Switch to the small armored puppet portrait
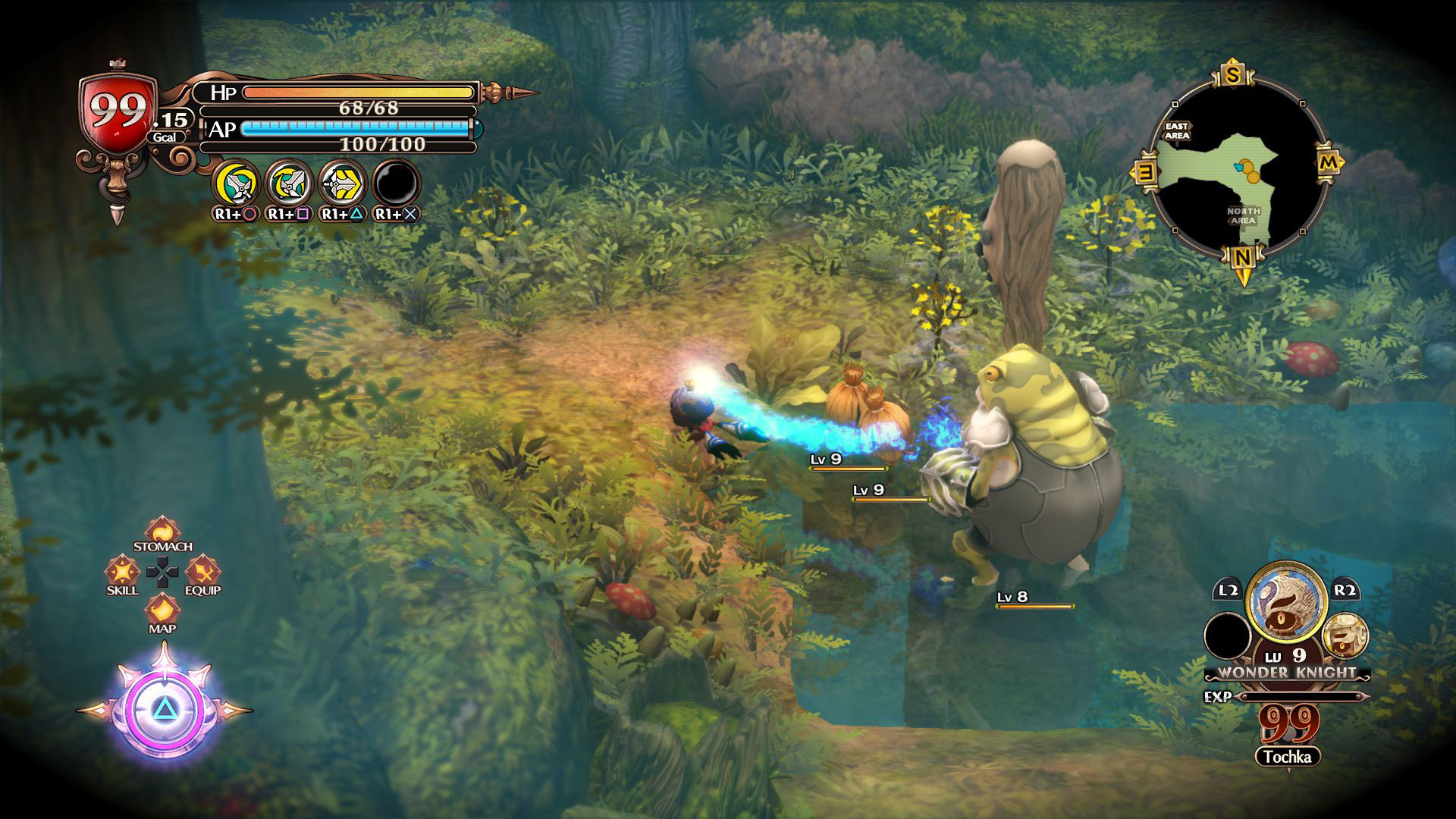This screenshot has height=819, width=1456. click(x=1345, y=635)
